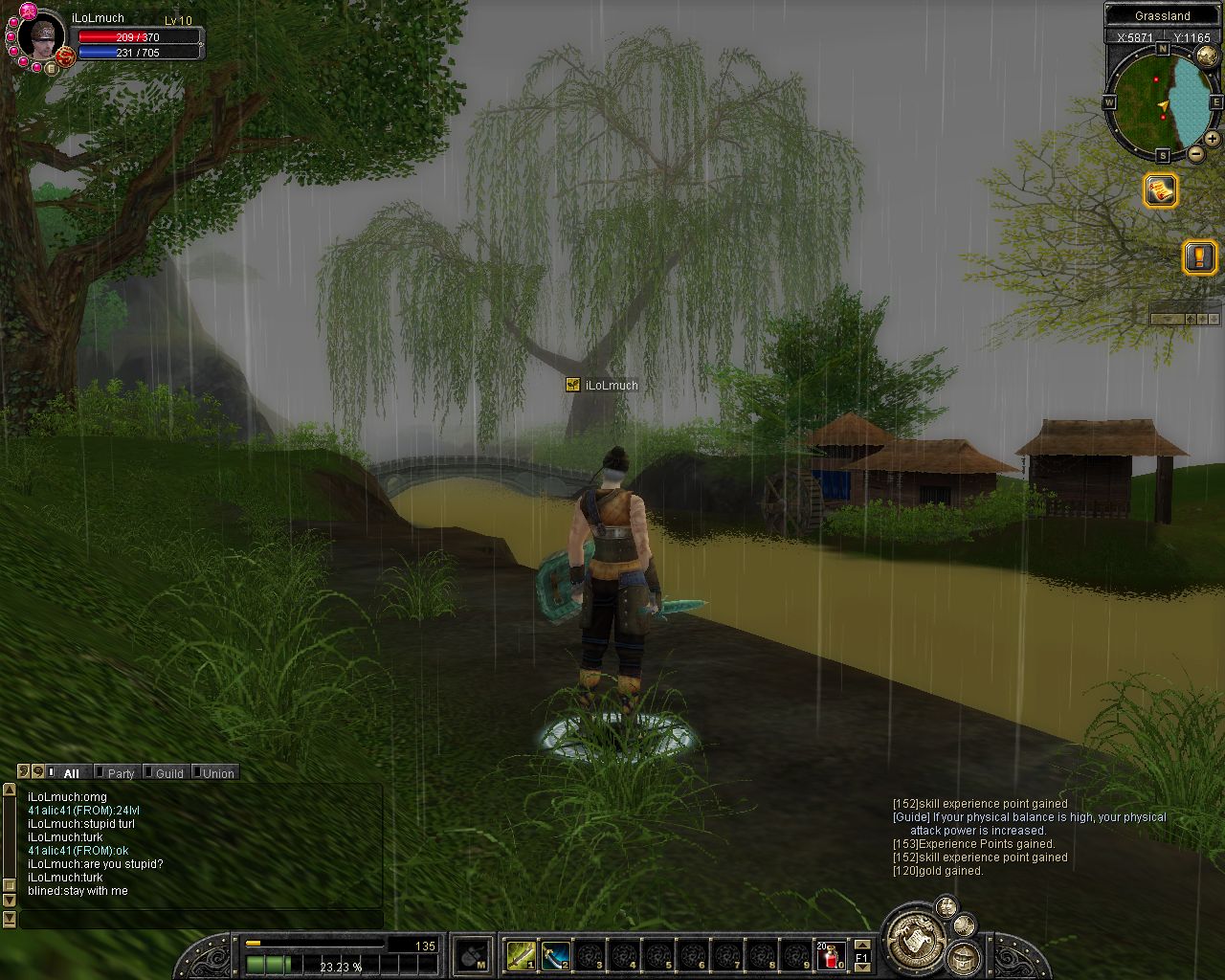Open the Union chat tab
The width and height of the screenshot is (1225, 980).
(217, 773)
